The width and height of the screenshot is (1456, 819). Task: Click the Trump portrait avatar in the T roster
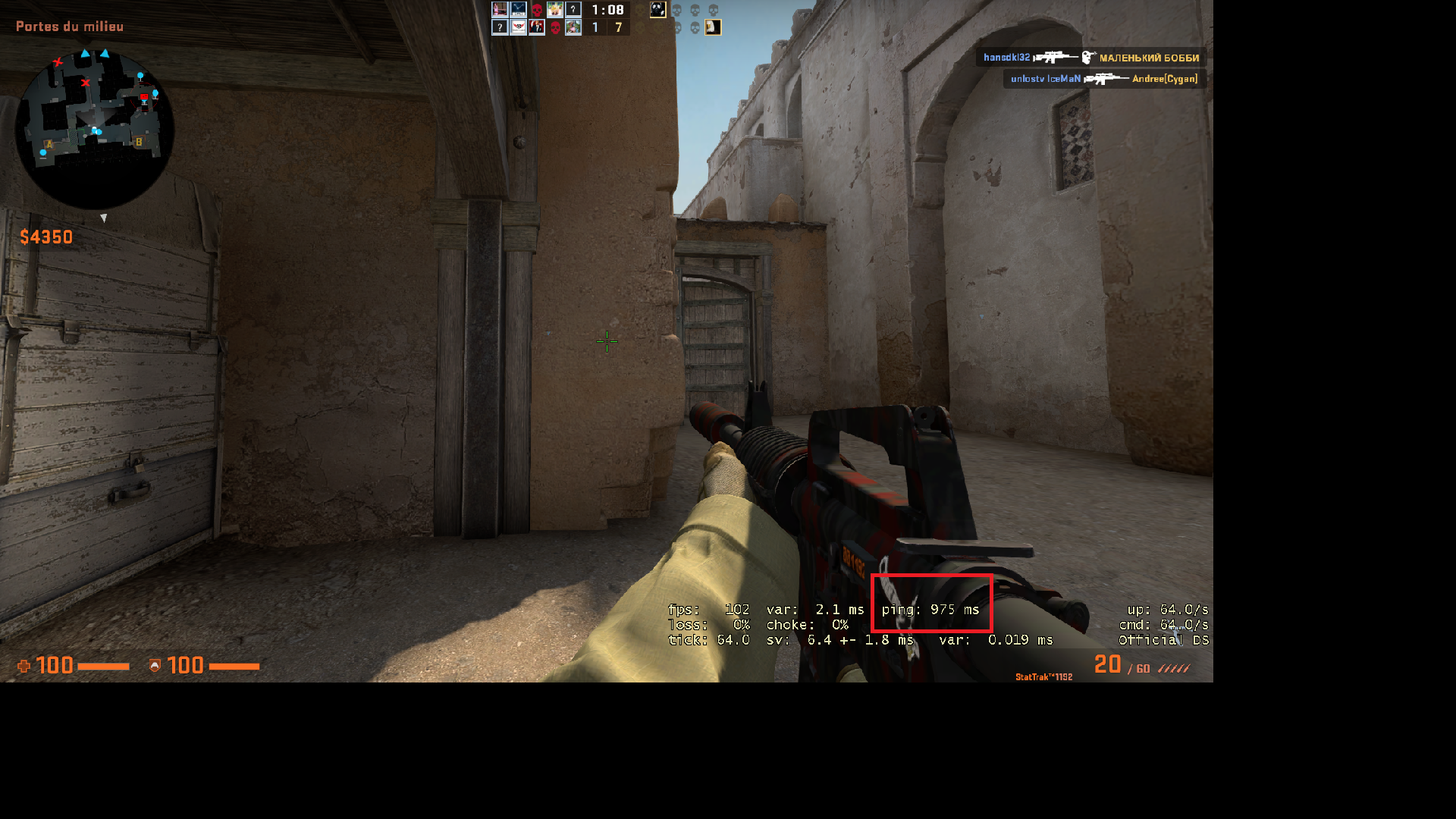pos(537,26)
